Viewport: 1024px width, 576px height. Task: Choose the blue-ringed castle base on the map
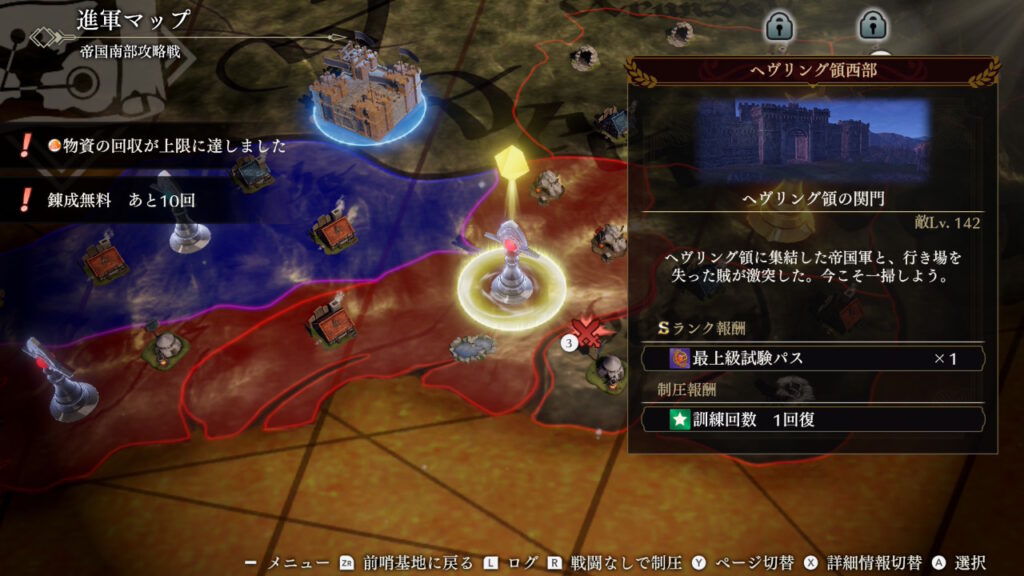pyautogui.click(x=364, y=95)
